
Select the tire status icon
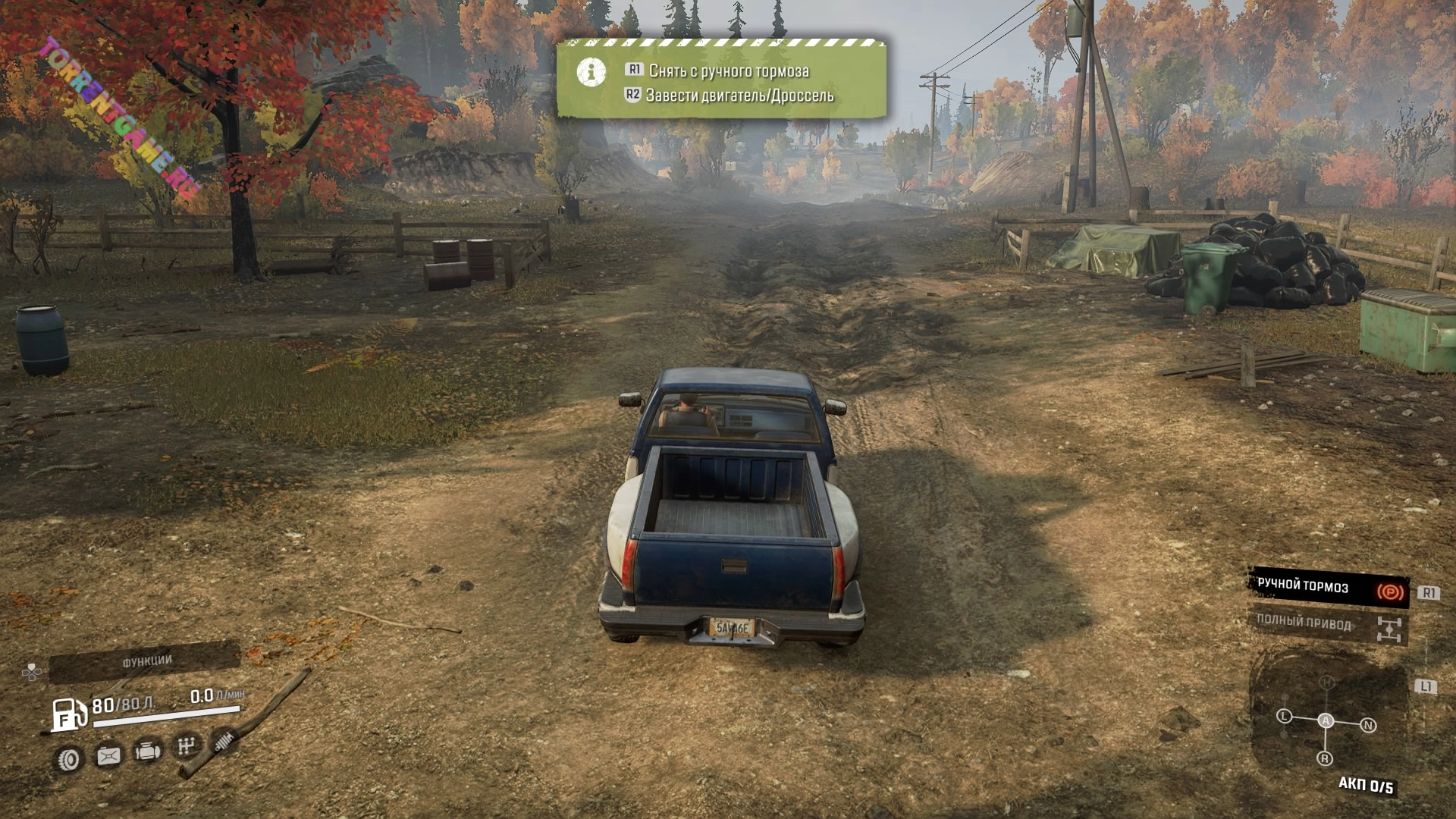tap(69, 758)
